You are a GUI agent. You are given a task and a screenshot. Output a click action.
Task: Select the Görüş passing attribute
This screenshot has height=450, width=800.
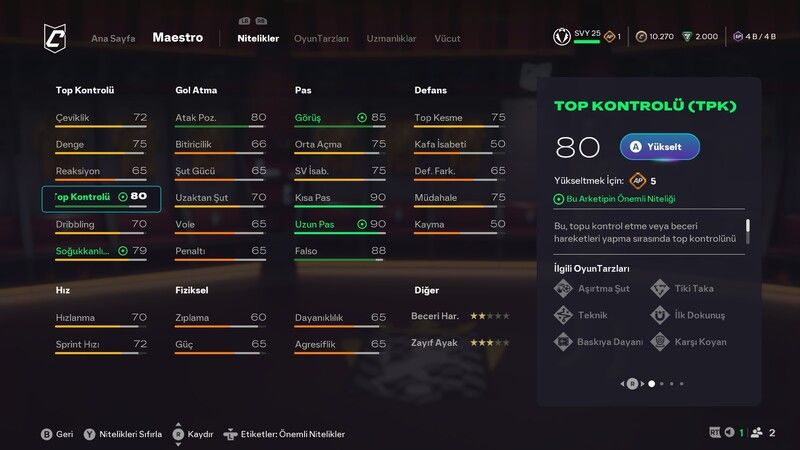point(340,118)
